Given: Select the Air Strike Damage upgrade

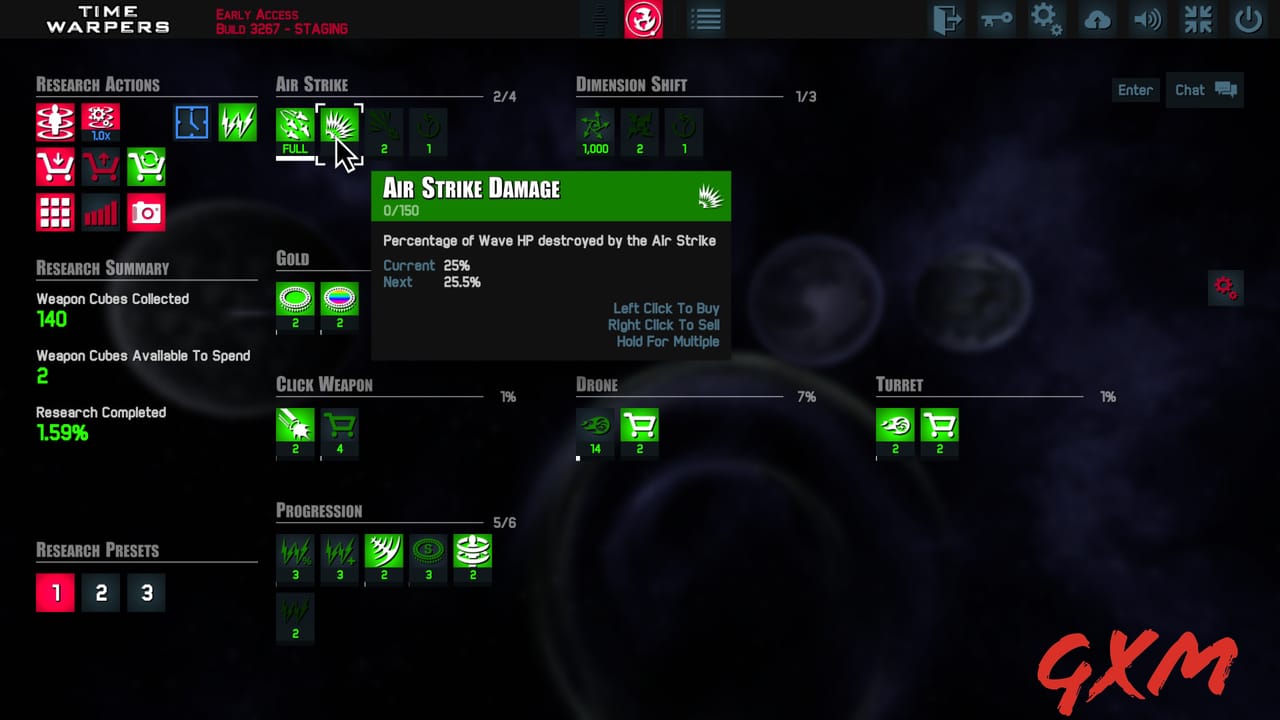Looking at the screenshot, I should coord(339,125).
